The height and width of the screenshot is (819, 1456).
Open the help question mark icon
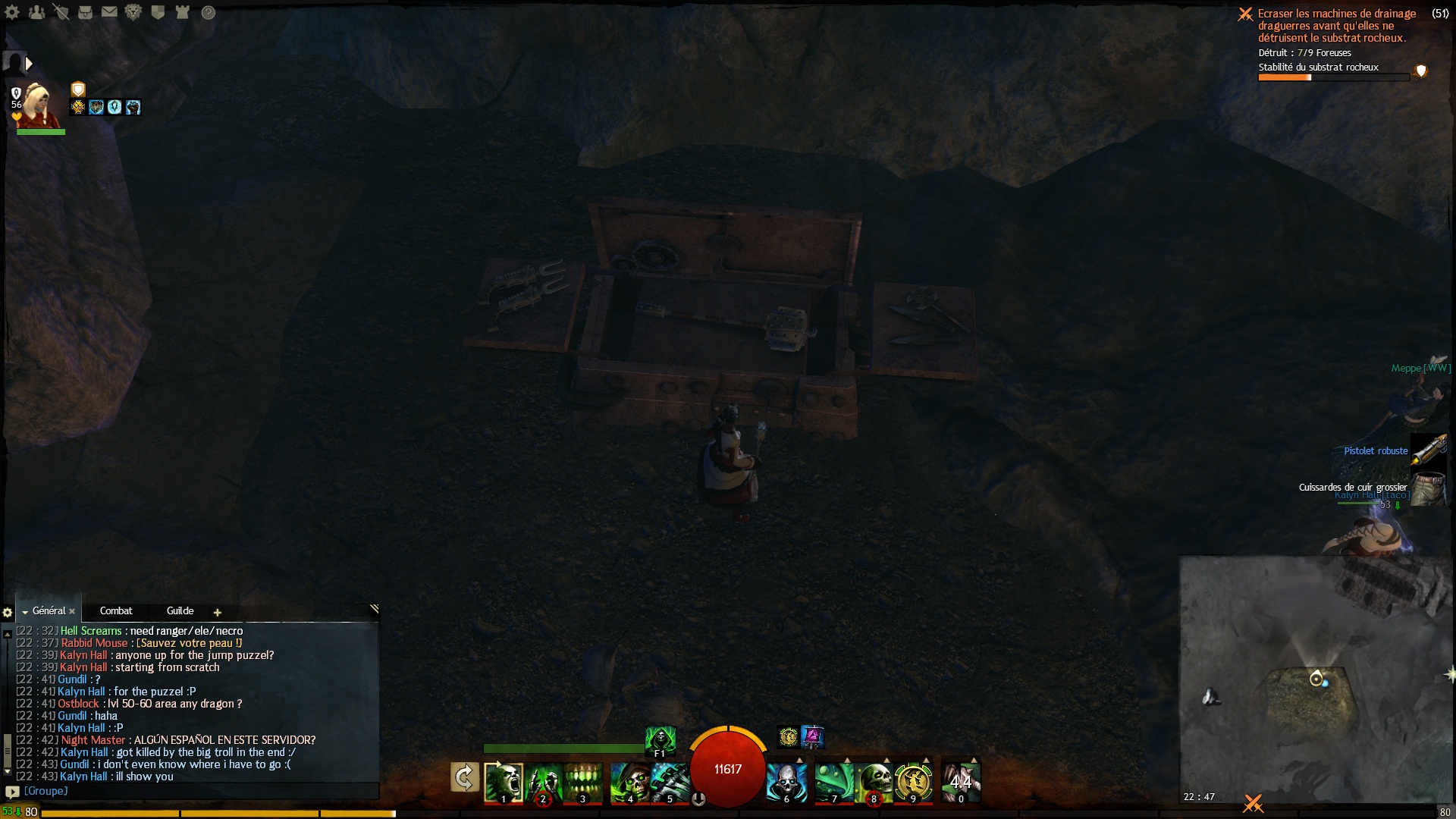(208, 12)
